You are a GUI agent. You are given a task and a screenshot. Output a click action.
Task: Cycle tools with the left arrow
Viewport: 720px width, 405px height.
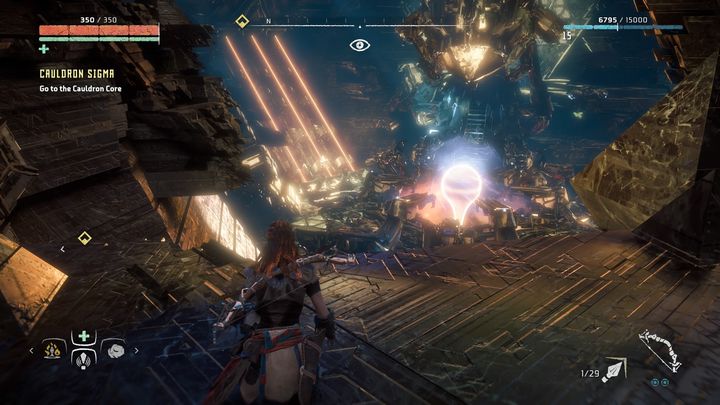[31, 350]
